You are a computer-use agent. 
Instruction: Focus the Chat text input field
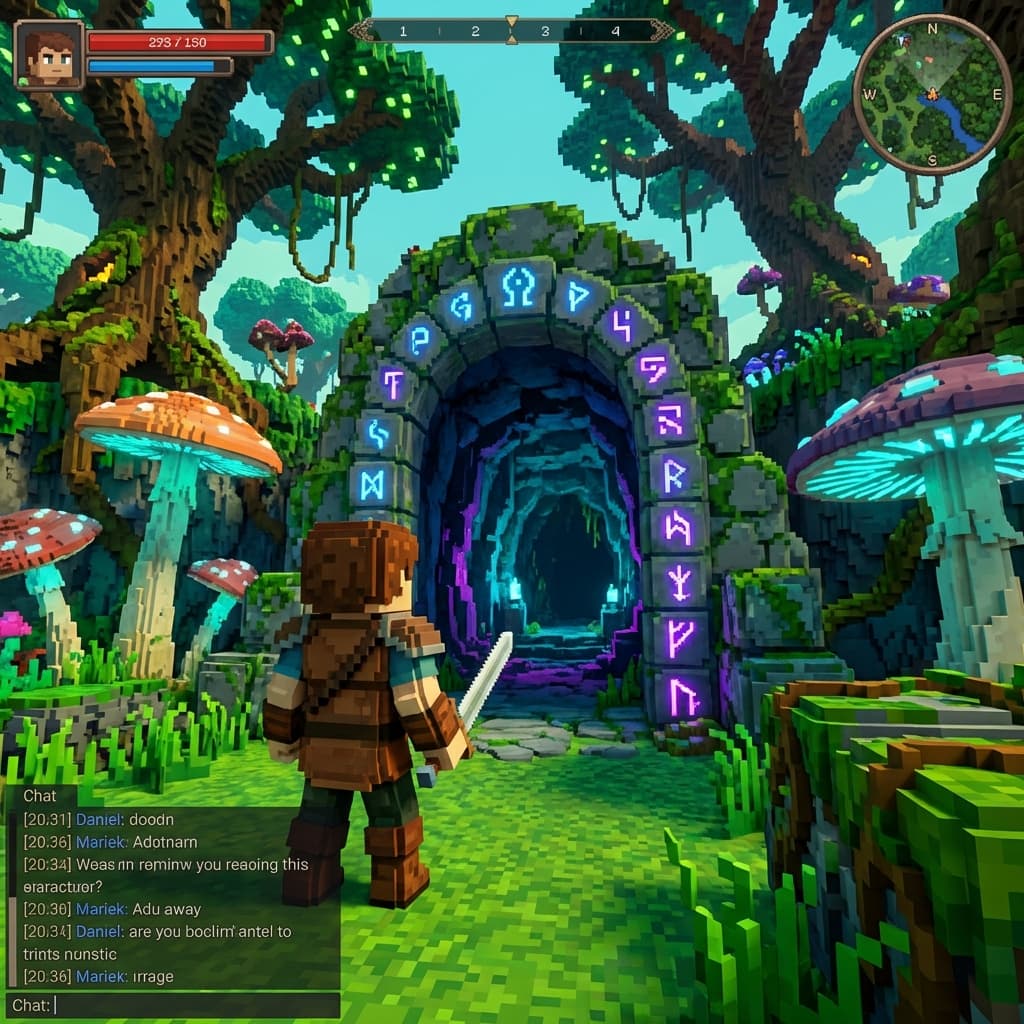(x=190, y=1005)
